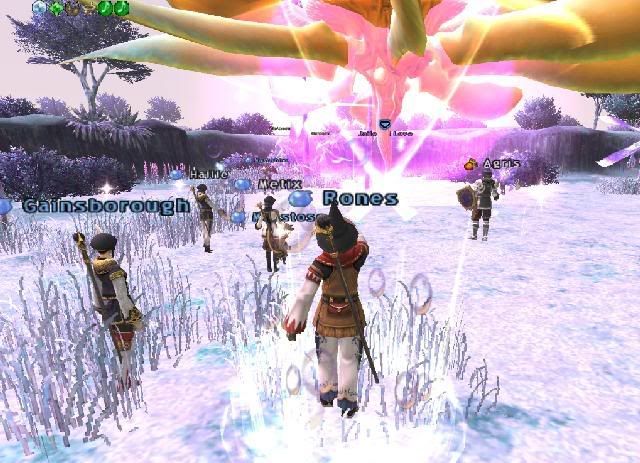Select the green diamond buff icon
Screen dimensions: 640x463
pos(56,7)
